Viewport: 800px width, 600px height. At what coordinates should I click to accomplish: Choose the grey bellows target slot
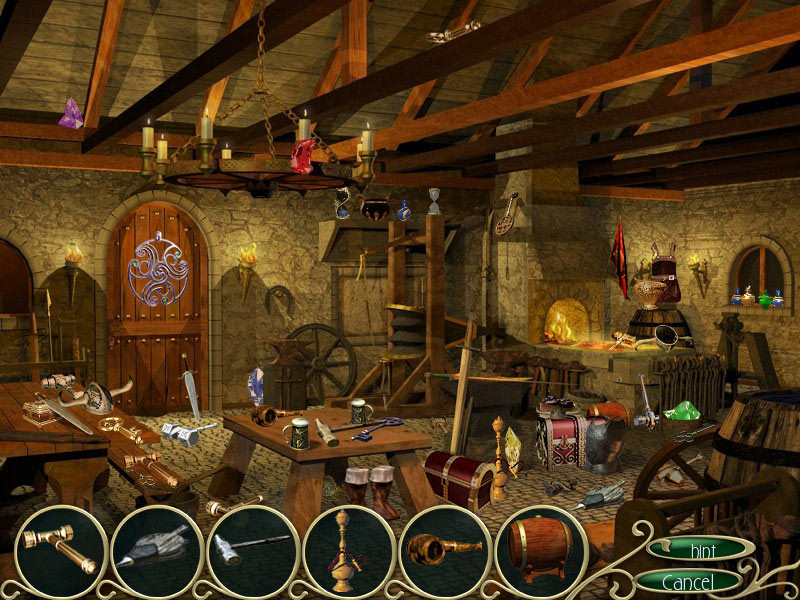point(155,552)
